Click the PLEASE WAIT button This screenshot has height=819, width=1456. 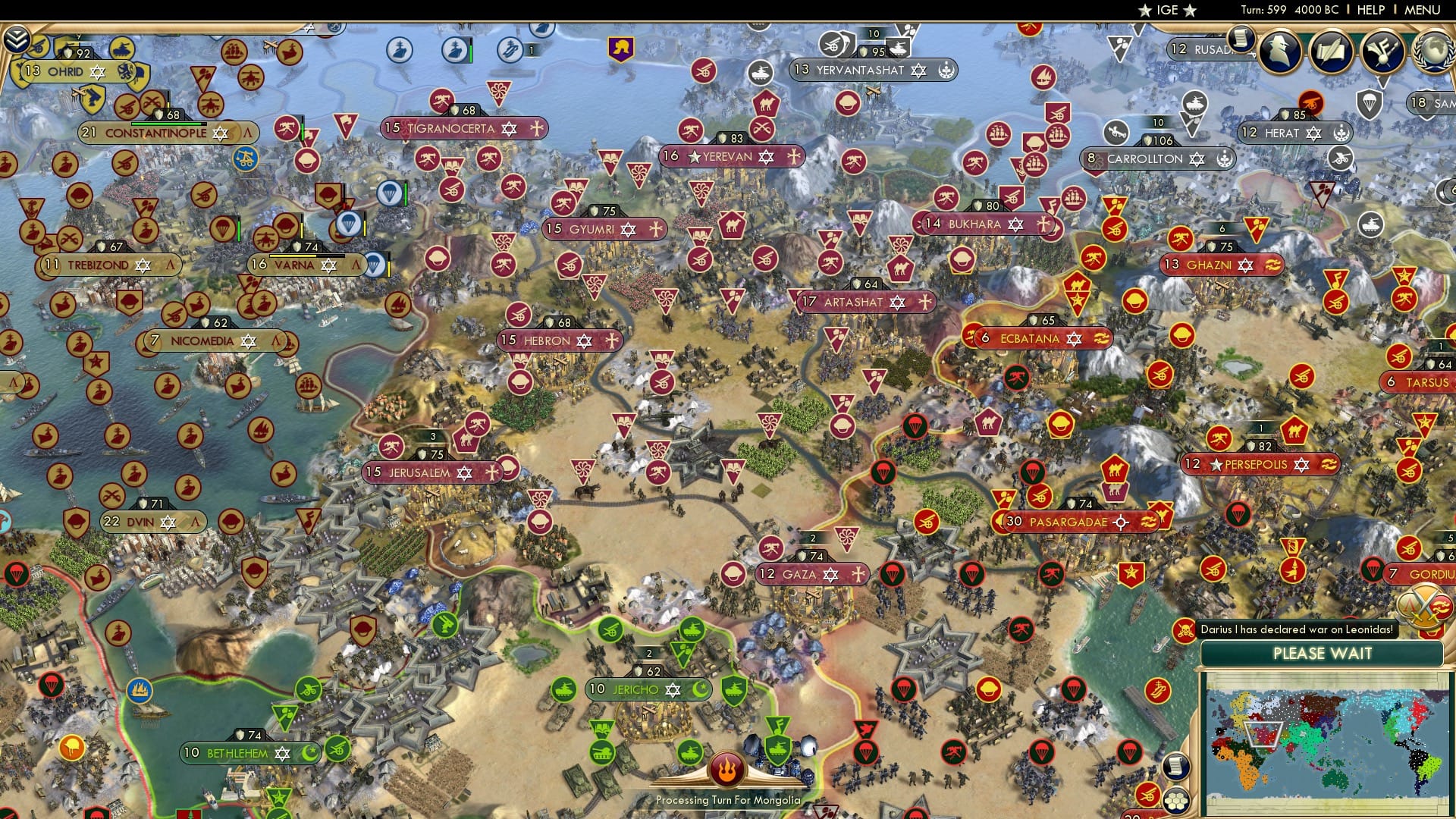click(x=1323, y=654)
